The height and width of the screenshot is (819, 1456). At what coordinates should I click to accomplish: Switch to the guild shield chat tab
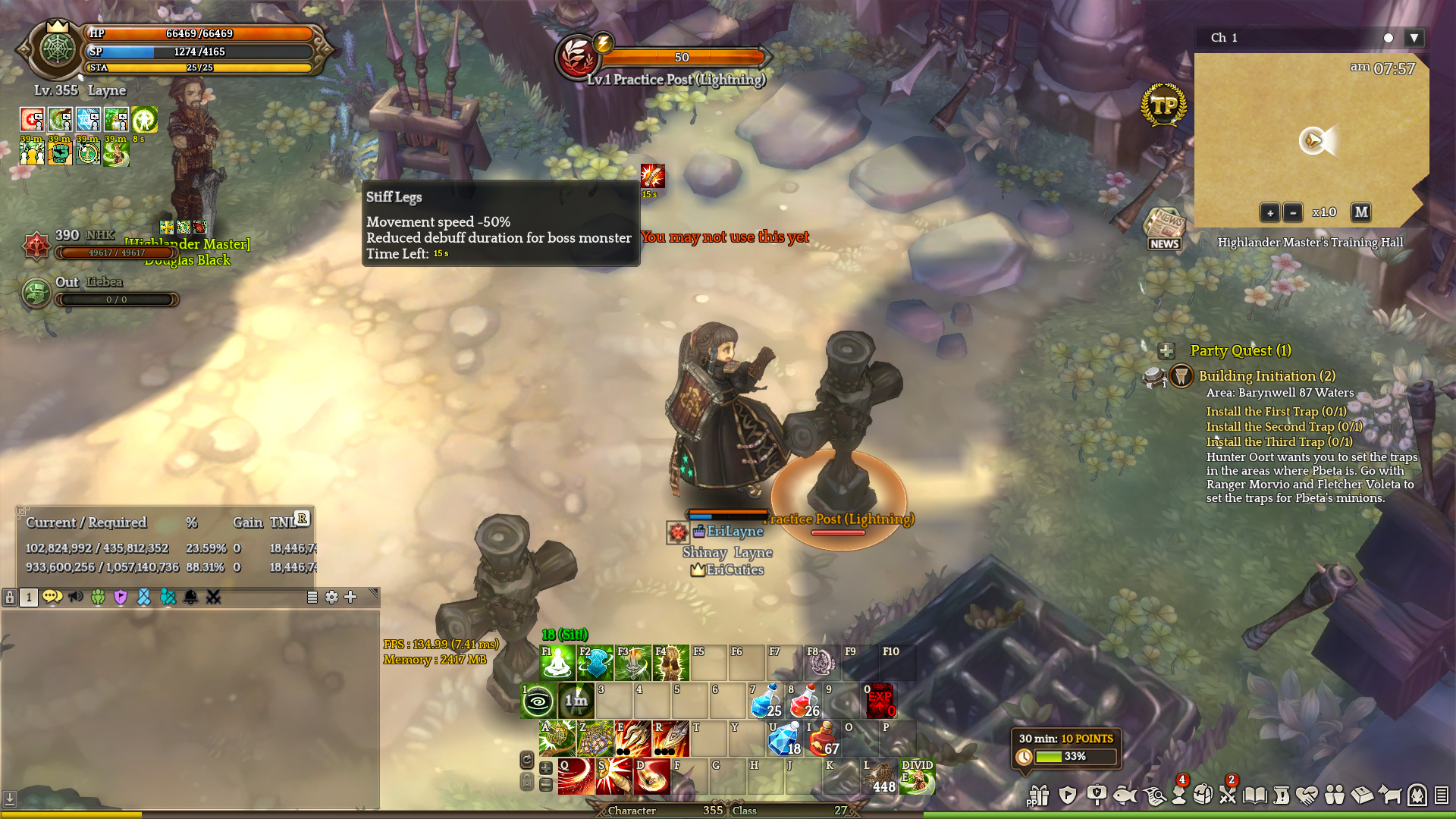coord(121,598)
